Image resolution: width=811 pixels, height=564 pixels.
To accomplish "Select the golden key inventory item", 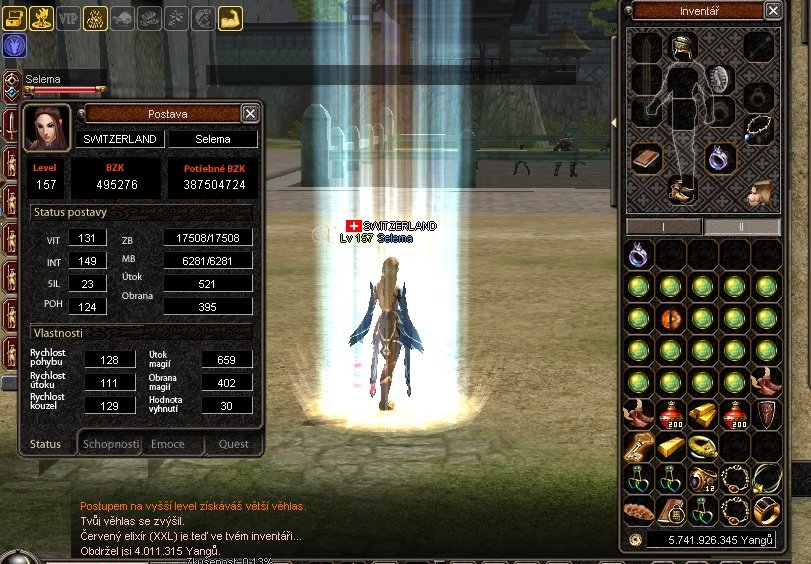I will click(639, 446).
